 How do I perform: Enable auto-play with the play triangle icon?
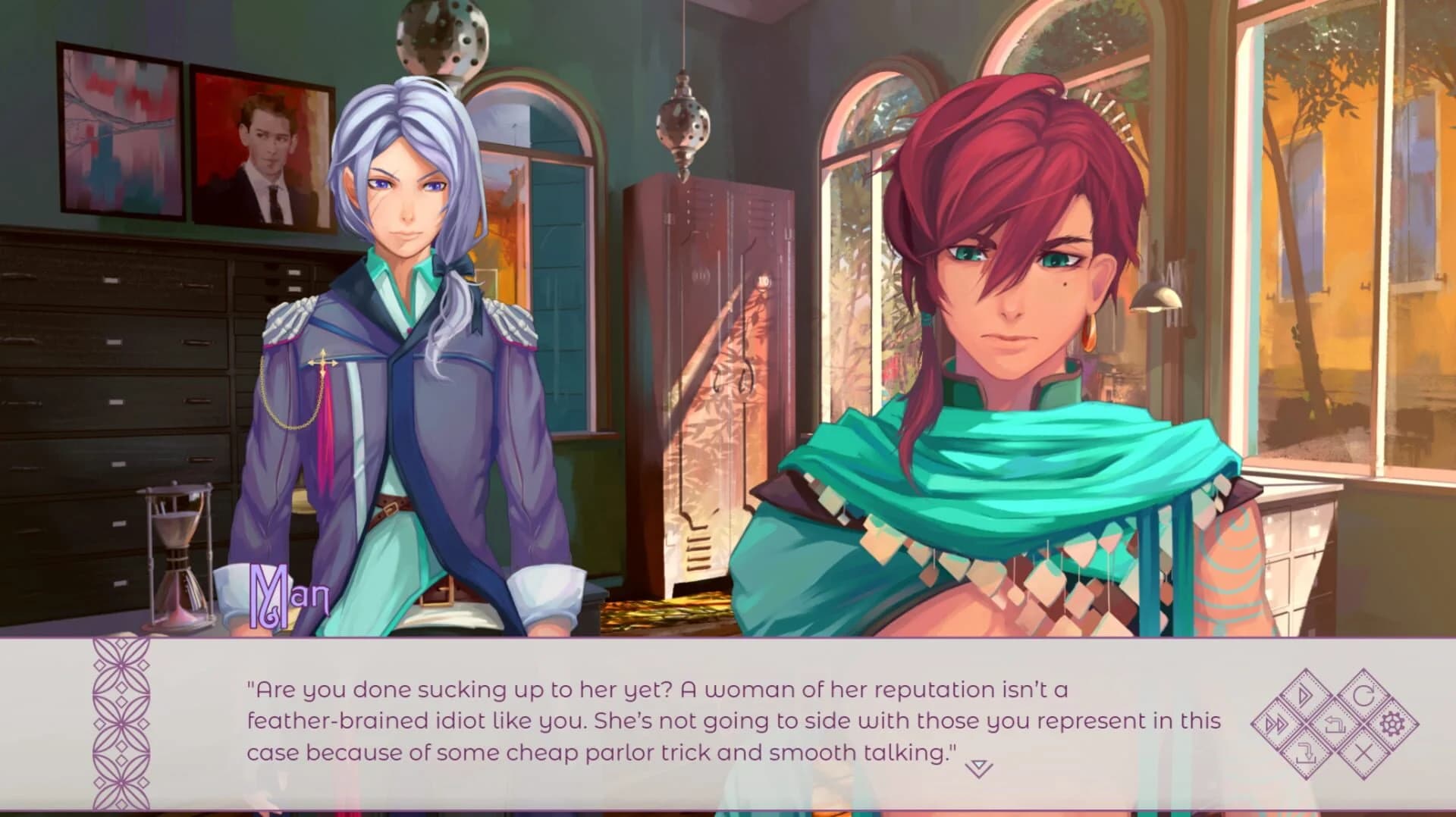(1305, 694)
